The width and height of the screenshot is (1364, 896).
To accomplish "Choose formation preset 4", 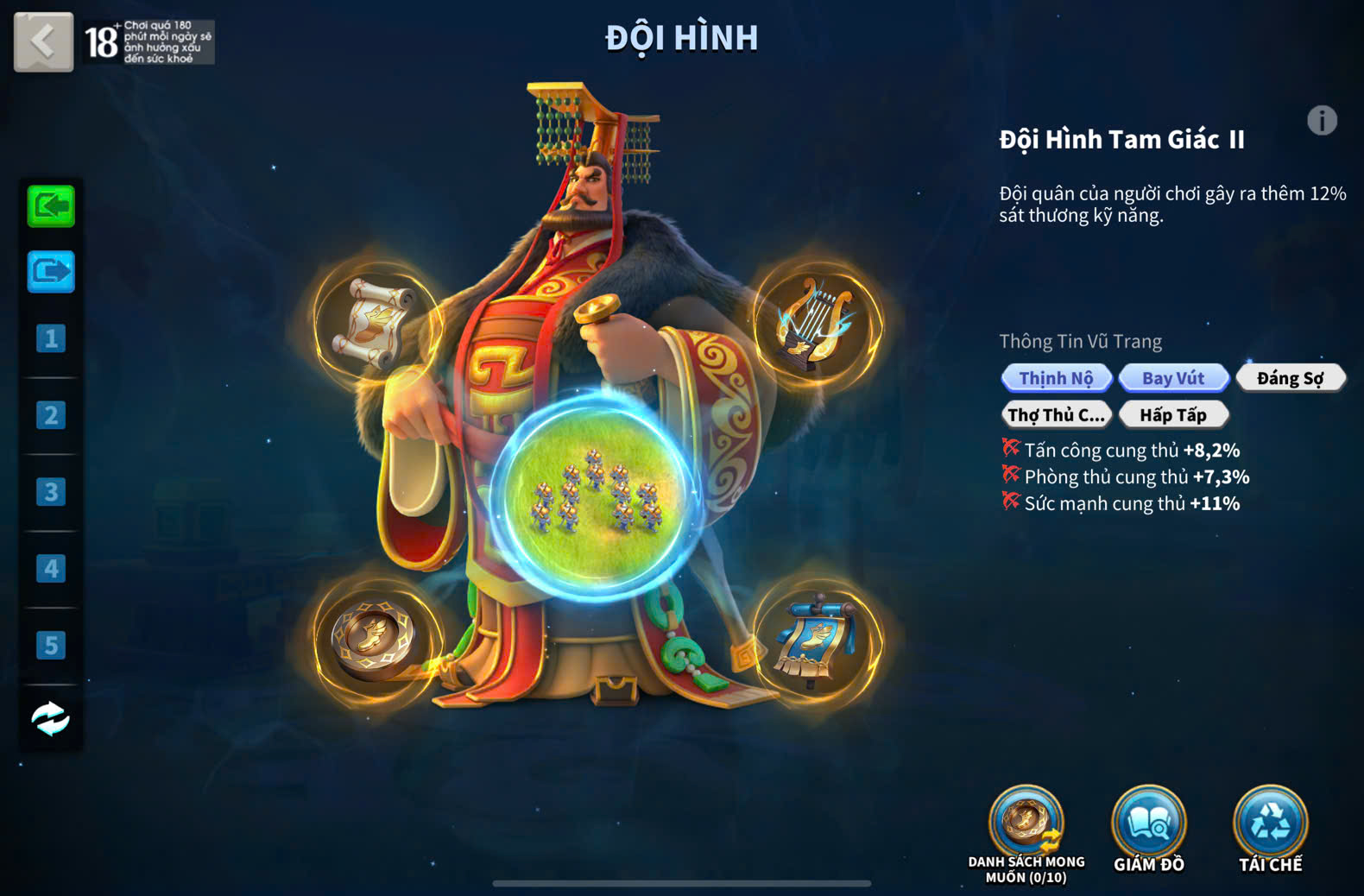I will click(x=51, y=569).
